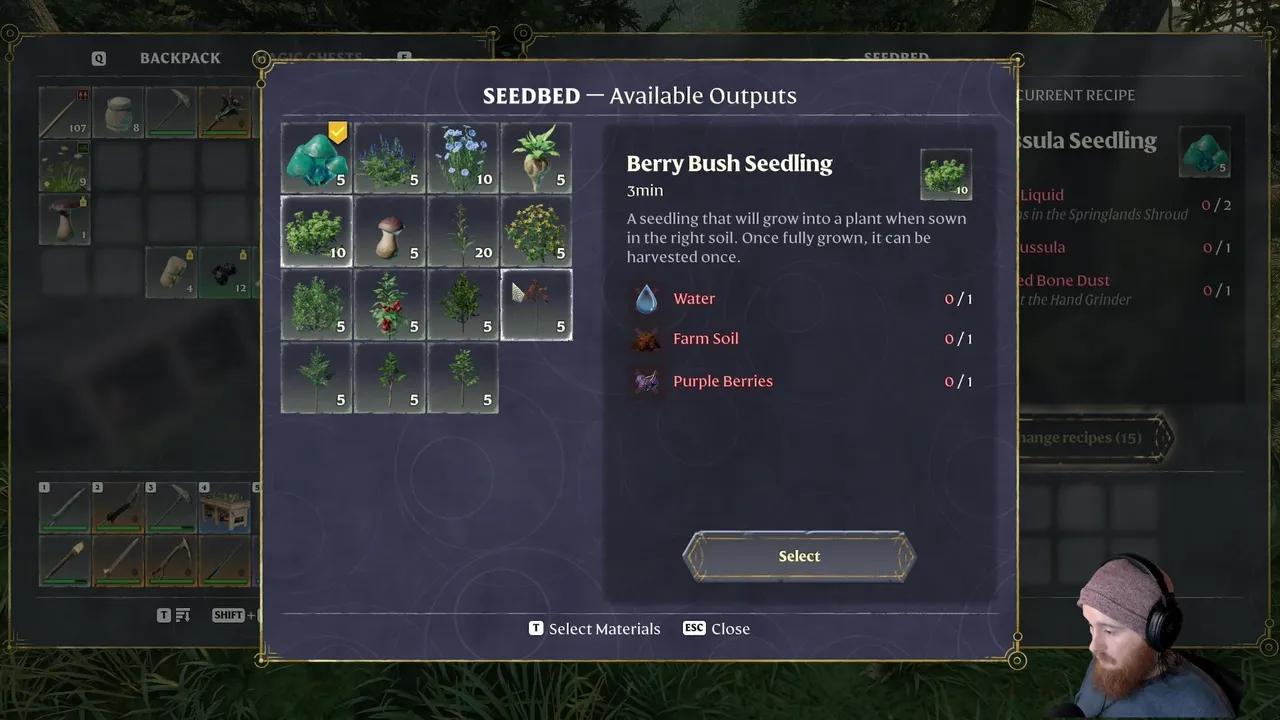
Task: Select the dark red leafed seedling
Action: click(x=536, y=305)
